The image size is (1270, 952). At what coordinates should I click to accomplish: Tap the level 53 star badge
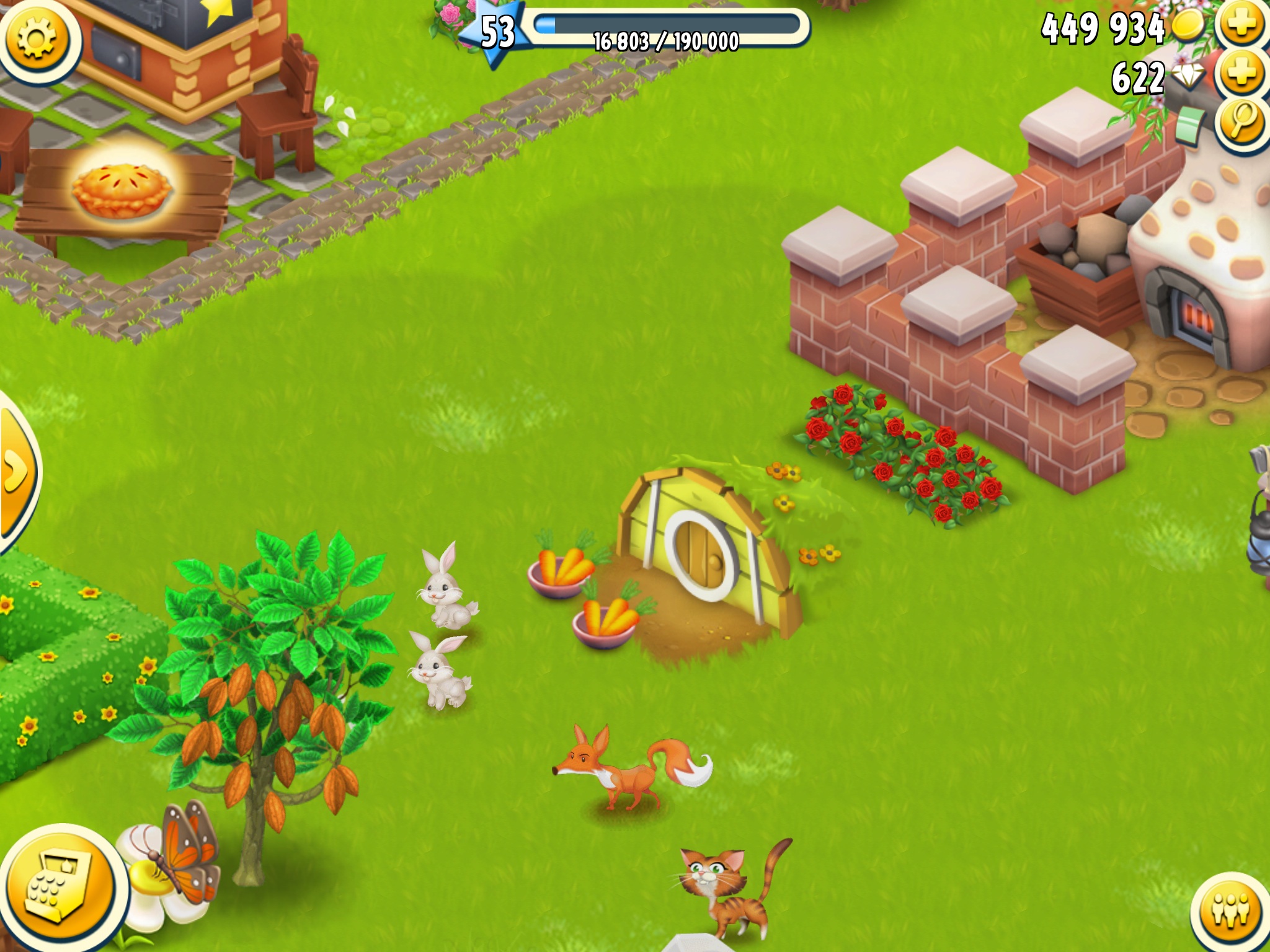496,32
